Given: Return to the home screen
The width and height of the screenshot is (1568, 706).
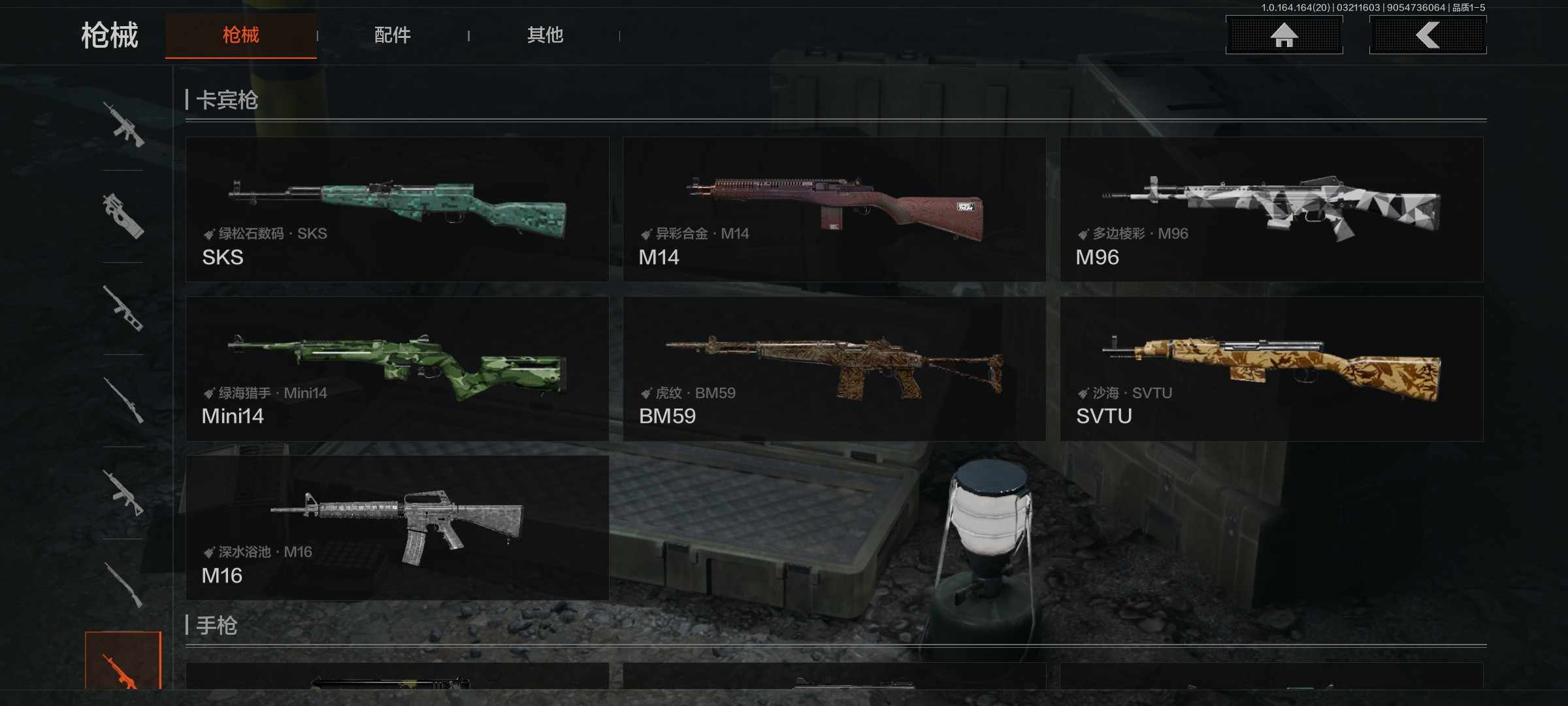Looking at the screenshot, I should click(1284, 35).
